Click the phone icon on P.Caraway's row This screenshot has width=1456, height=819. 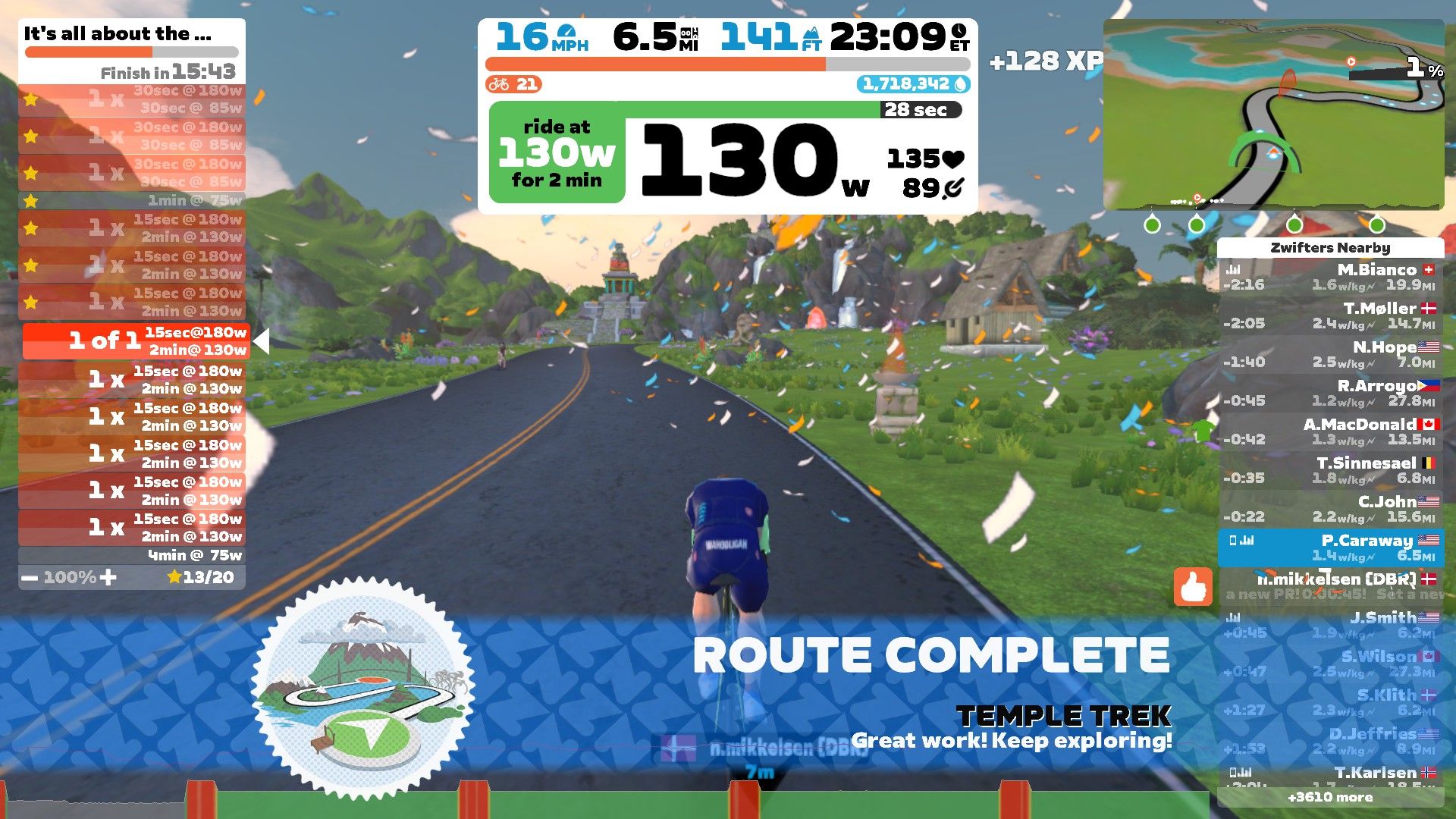click(1234, 540)
